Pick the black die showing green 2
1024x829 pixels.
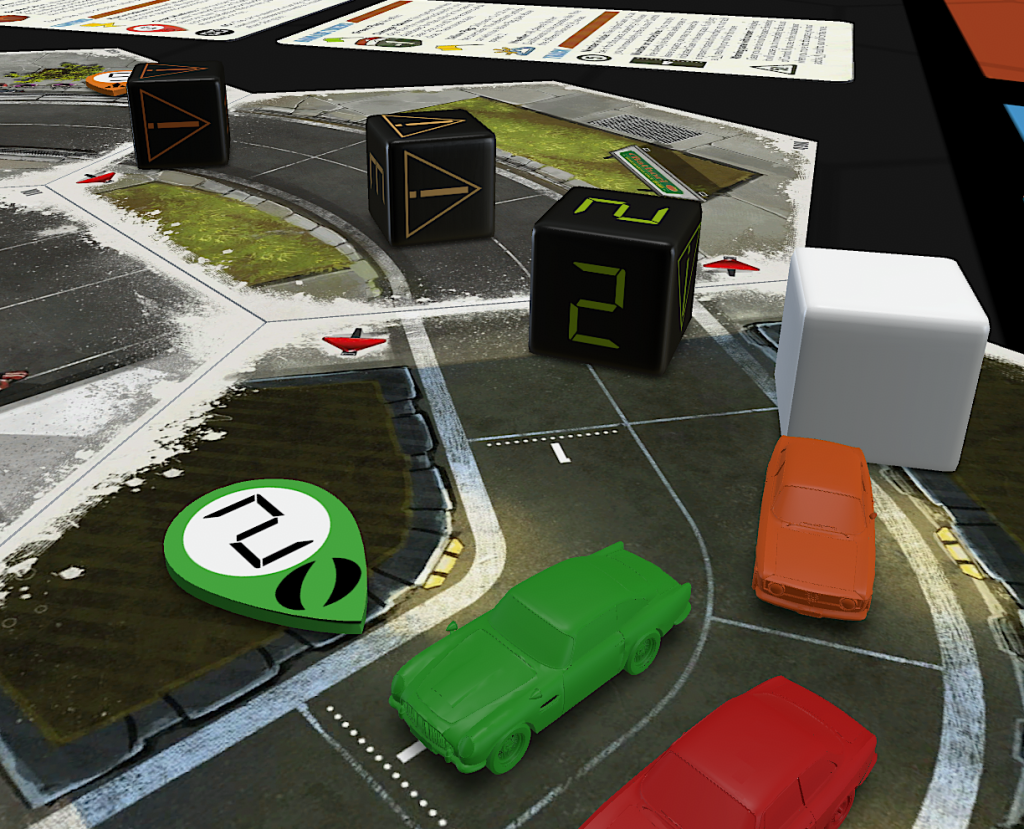[x=612, y=280]
